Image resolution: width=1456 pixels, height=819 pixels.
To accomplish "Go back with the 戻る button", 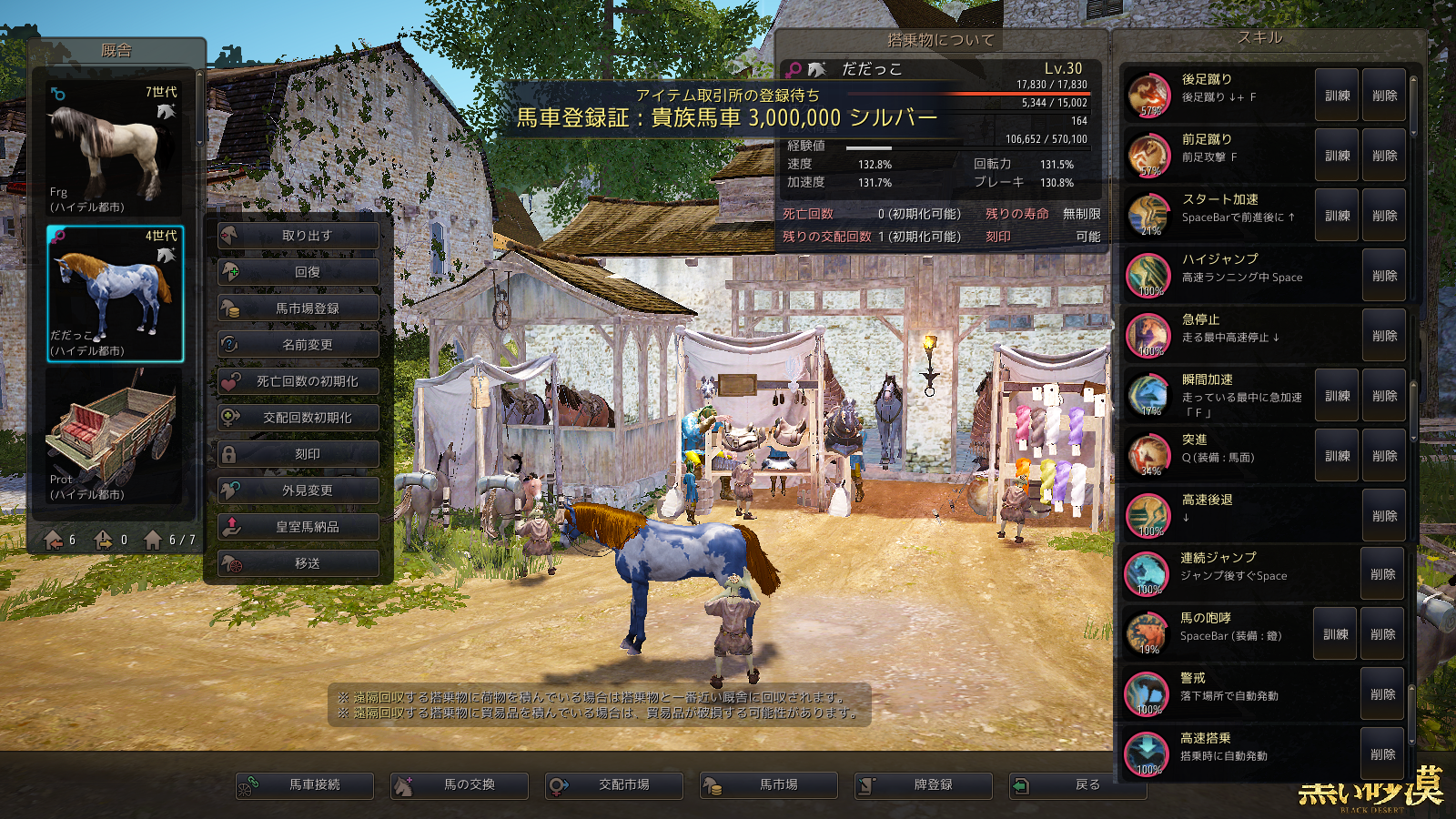I will [1077, 785].
